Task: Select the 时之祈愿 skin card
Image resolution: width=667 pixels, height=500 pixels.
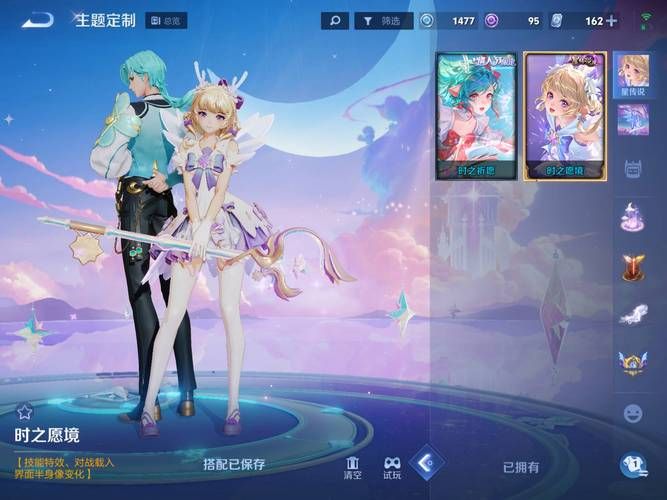Action: tap(476, 115)
